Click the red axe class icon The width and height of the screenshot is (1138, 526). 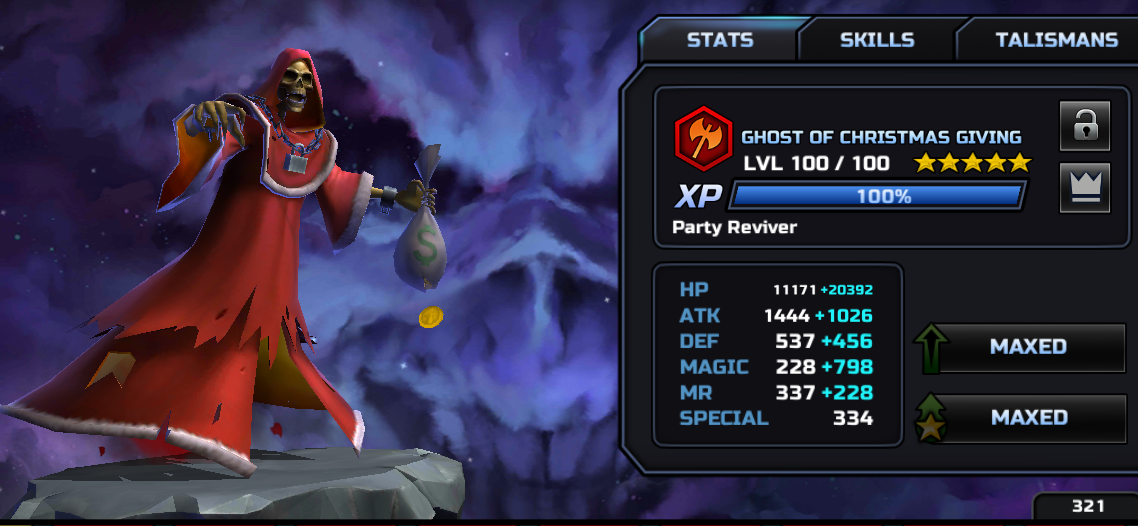704,137
